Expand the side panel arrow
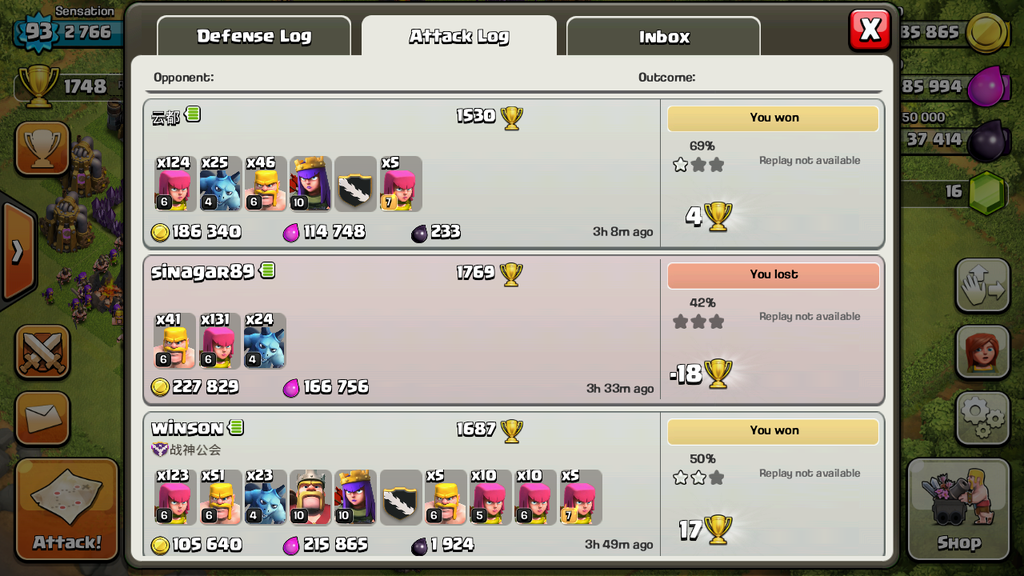Viewport: 1024px width, 576px height. click(x=17, y=251)
